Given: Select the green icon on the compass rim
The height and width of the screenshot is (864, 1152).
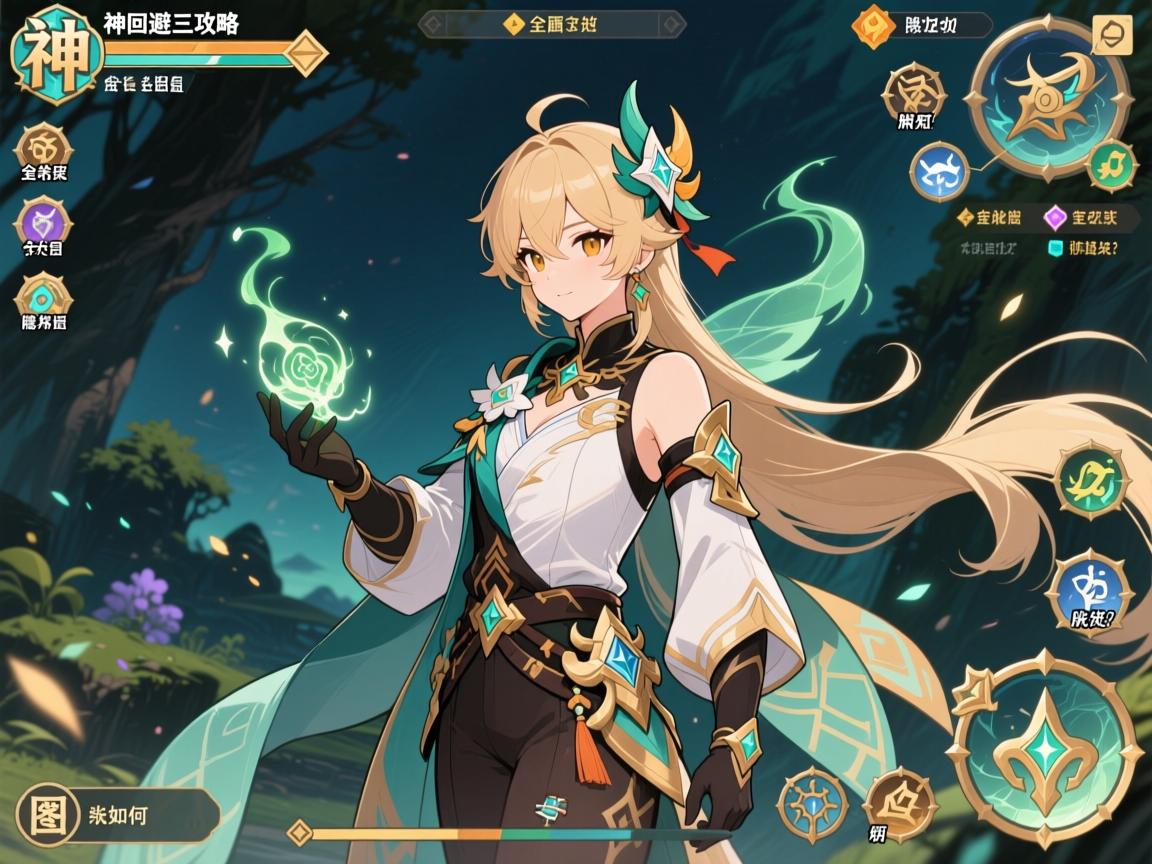Looking at the screenshot, I should (x=1111, y=164).
